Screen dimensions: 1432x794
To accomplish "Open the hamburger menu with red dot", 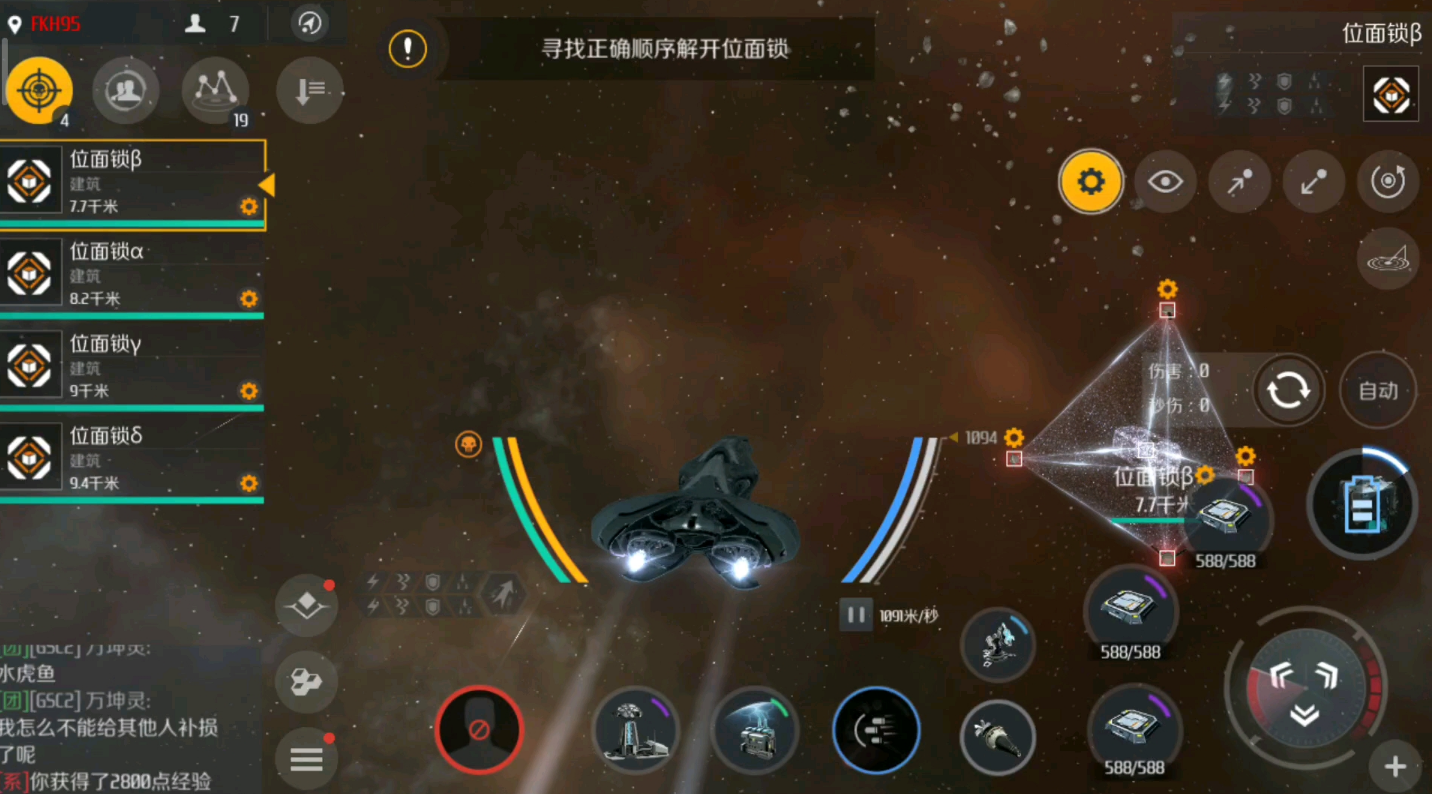I will click(306, 758).
